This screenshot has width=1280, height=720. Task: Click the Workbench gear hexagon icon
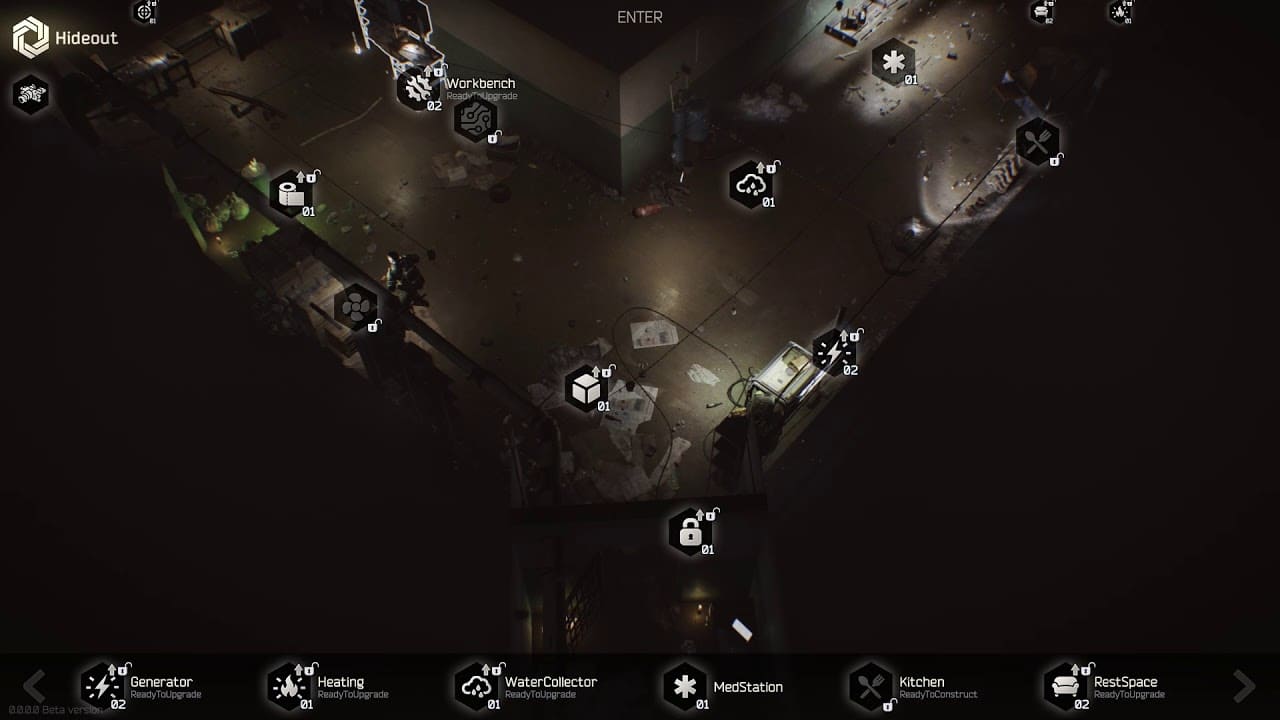[416, 88]
